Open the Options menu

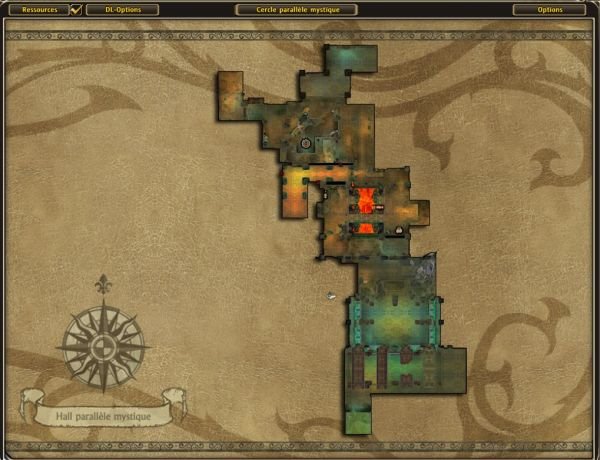[x=549, y=10]
